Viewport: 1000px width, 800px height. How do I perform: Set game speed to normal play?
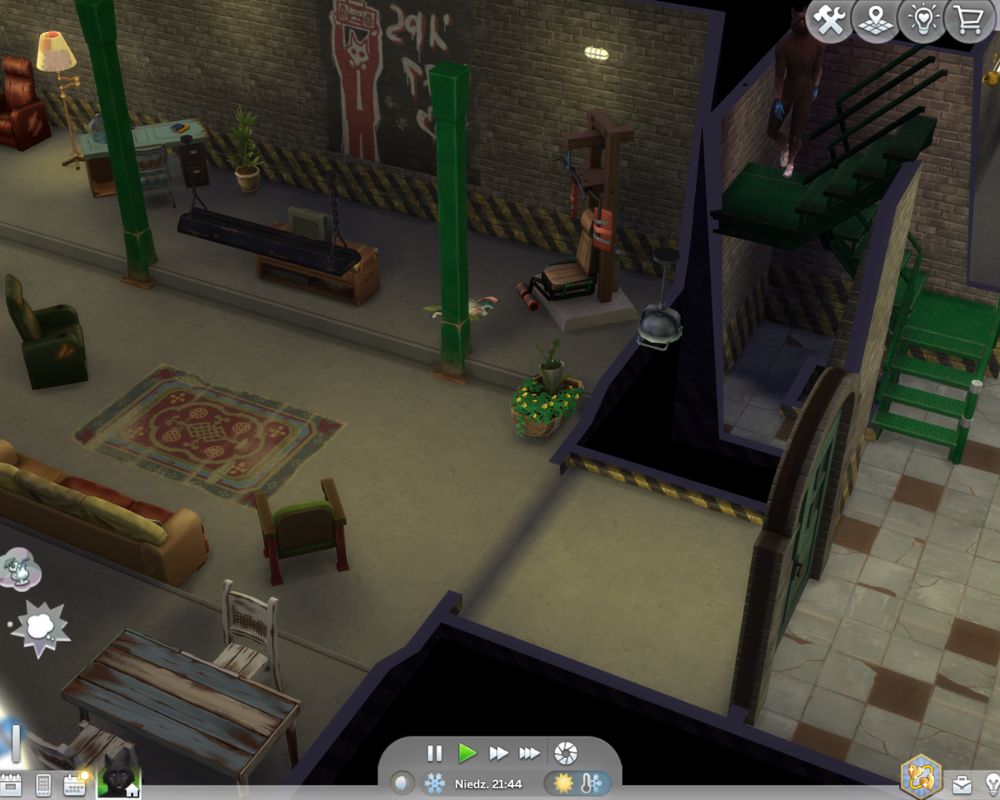click(x=467, y=753)
